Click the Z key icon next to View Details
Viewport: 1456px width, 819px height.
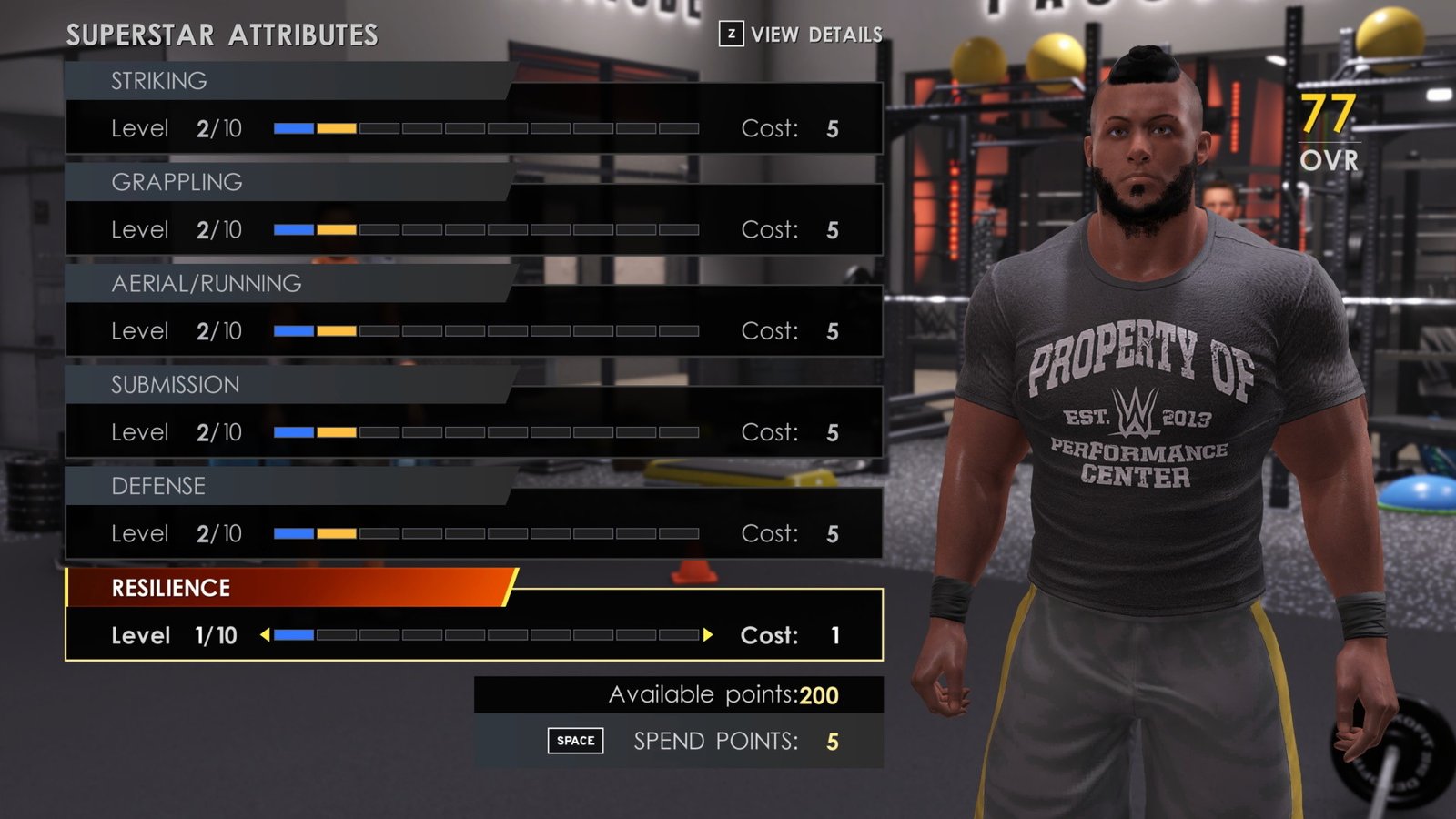[x=731, y=34]
